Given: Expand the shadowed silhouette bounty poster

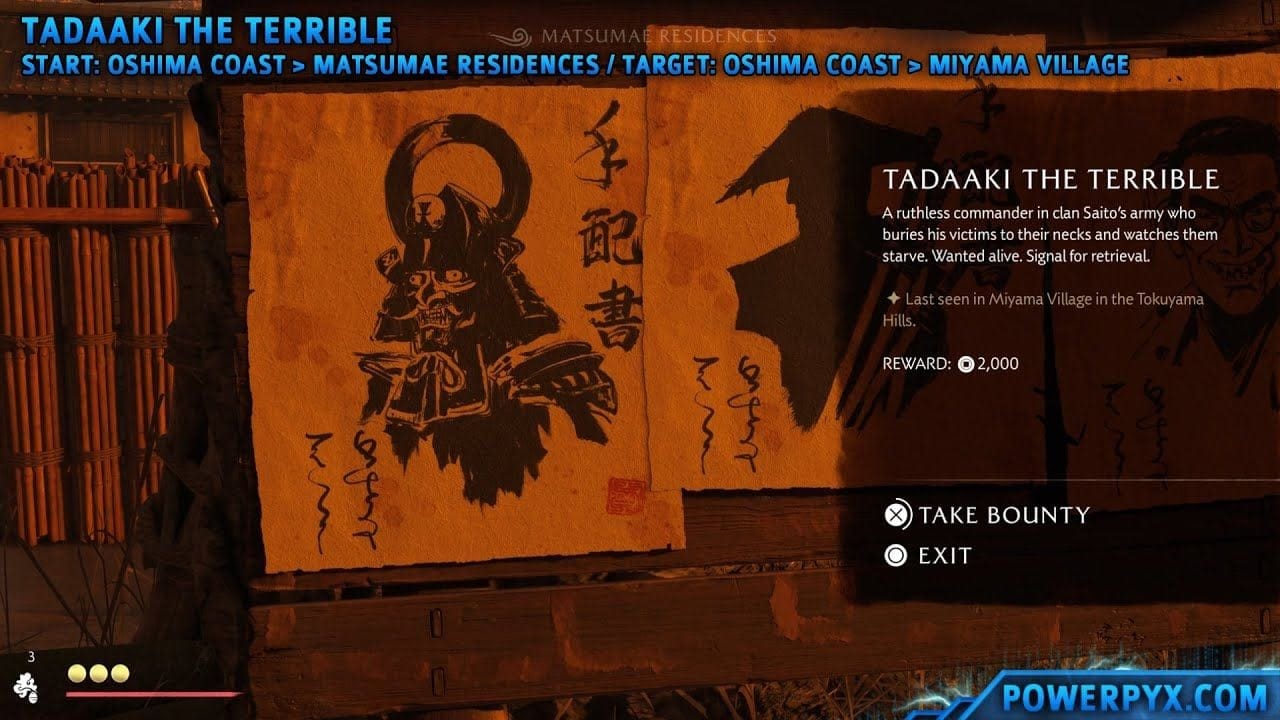Looking at the screenshot, I should (x=790, y=280).
